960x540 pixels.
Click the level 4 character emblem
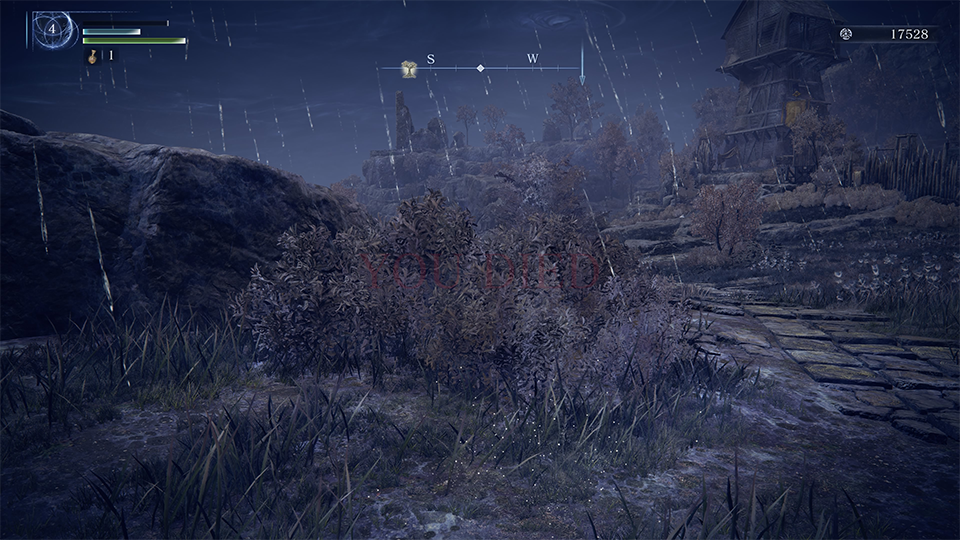click(52, 30)
